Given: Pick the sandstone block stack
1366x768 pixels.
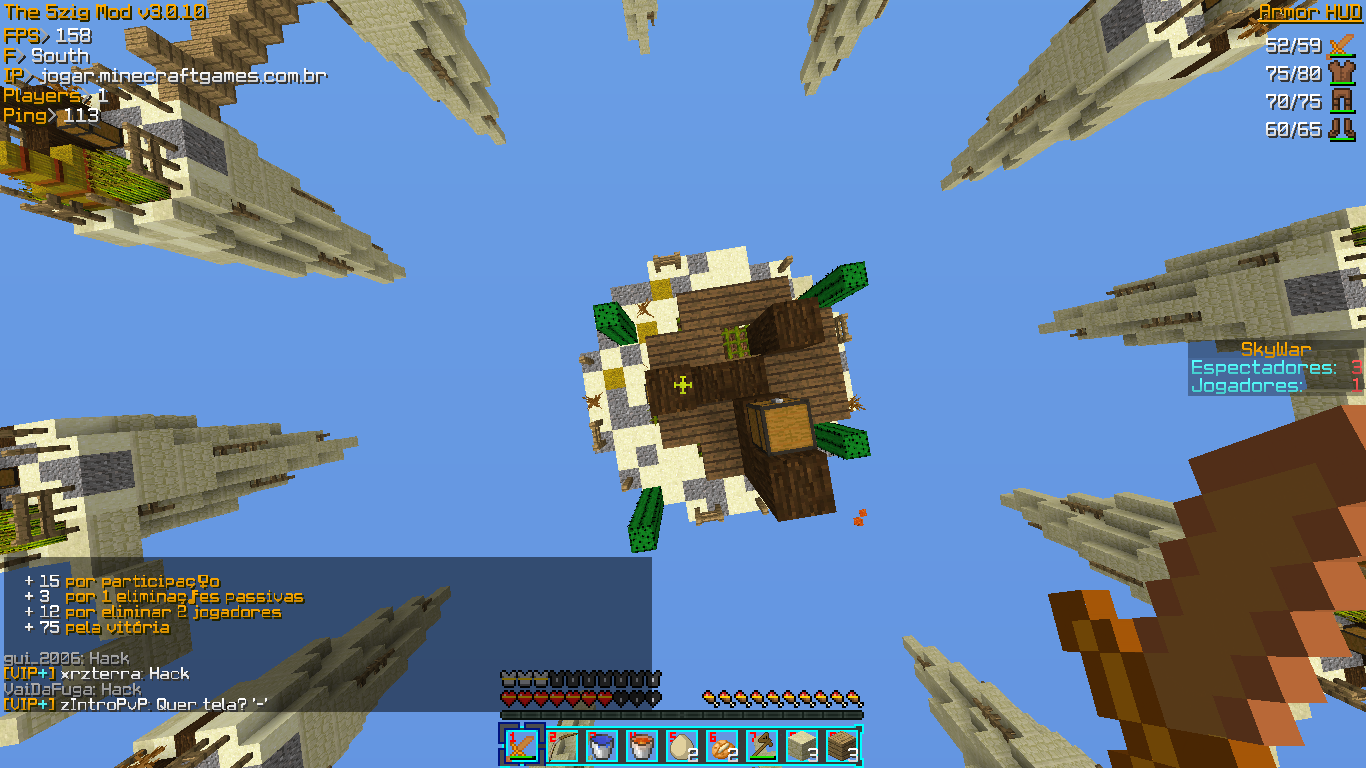Looking at the screenshot, I should (801, 746).
